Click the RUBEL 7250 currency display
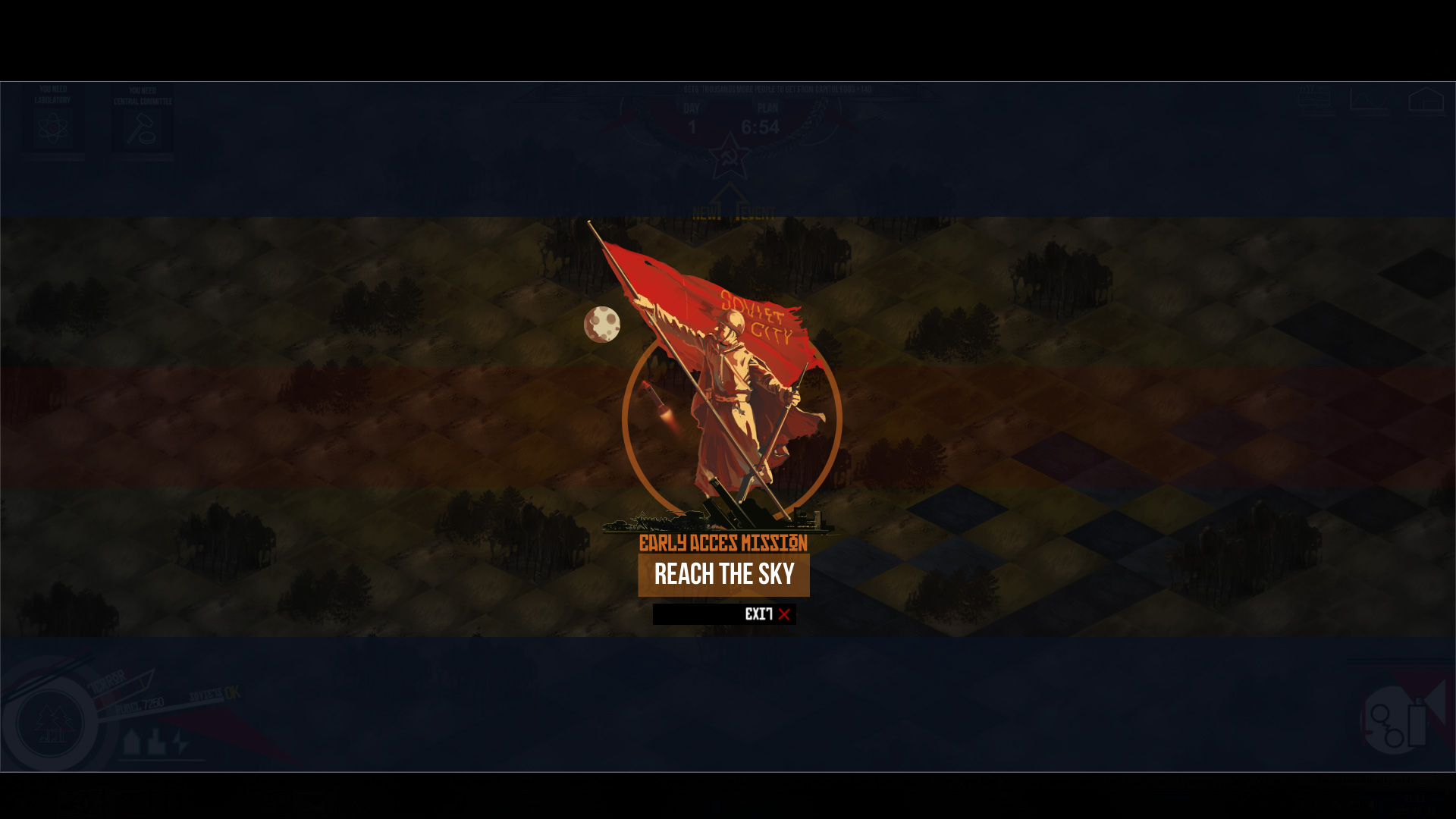 [139, 705]
